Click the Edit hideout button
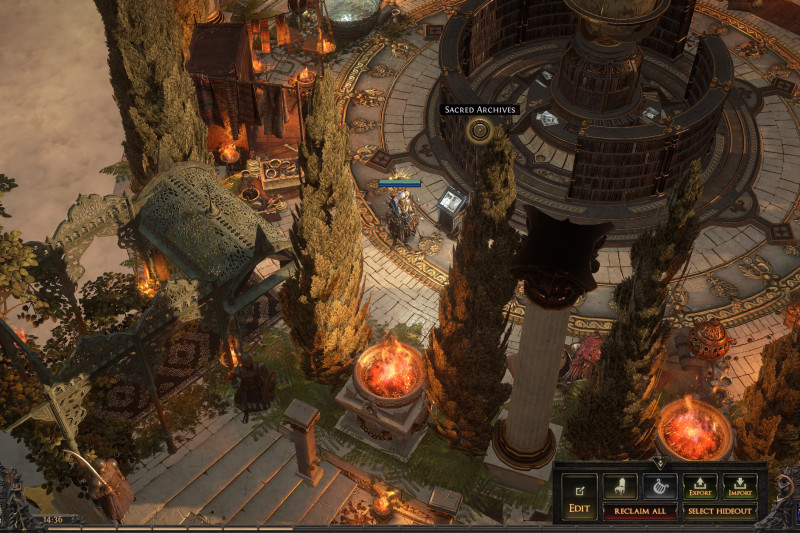 tap(579, 496)
